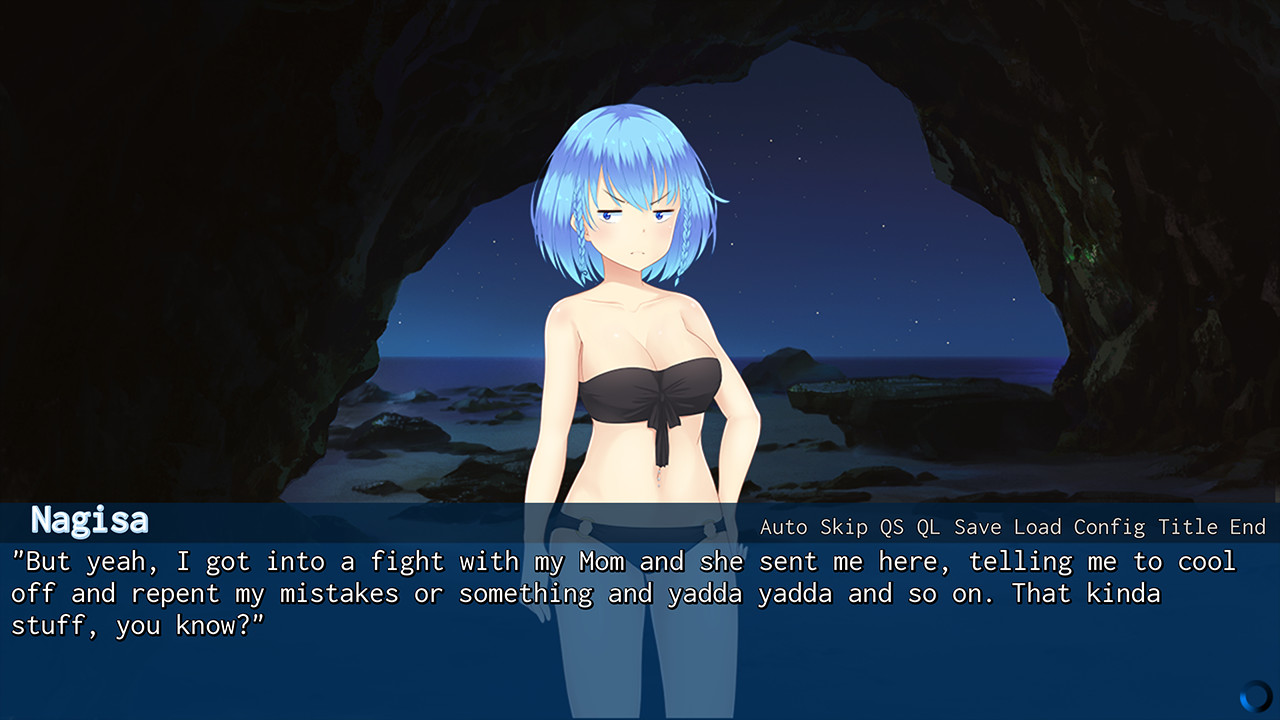1280x720 pixels.
Task: Choose End to quit the game
Action: point(1247,527)
